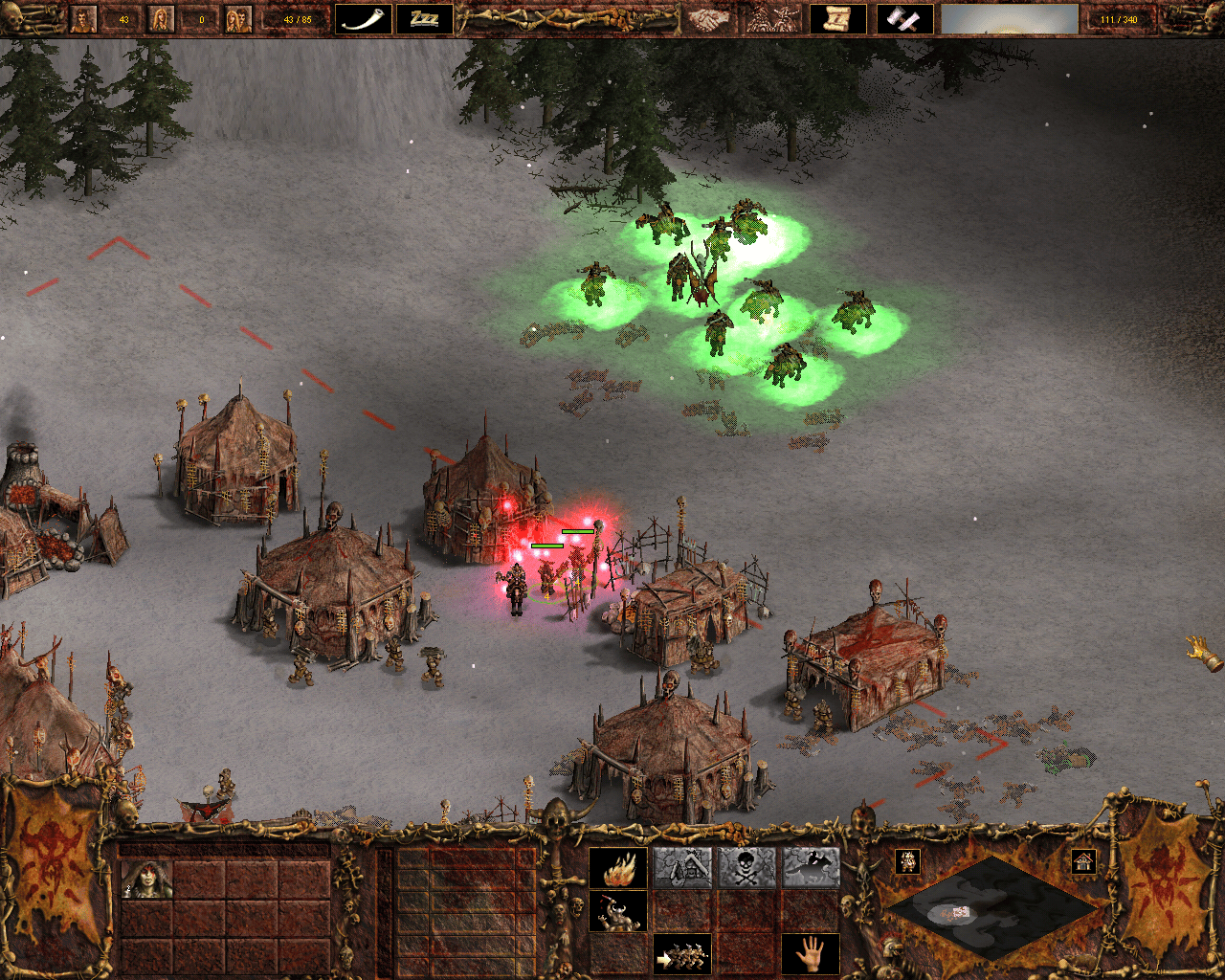Open the scroll objectives button

click(x=838, y=19)
